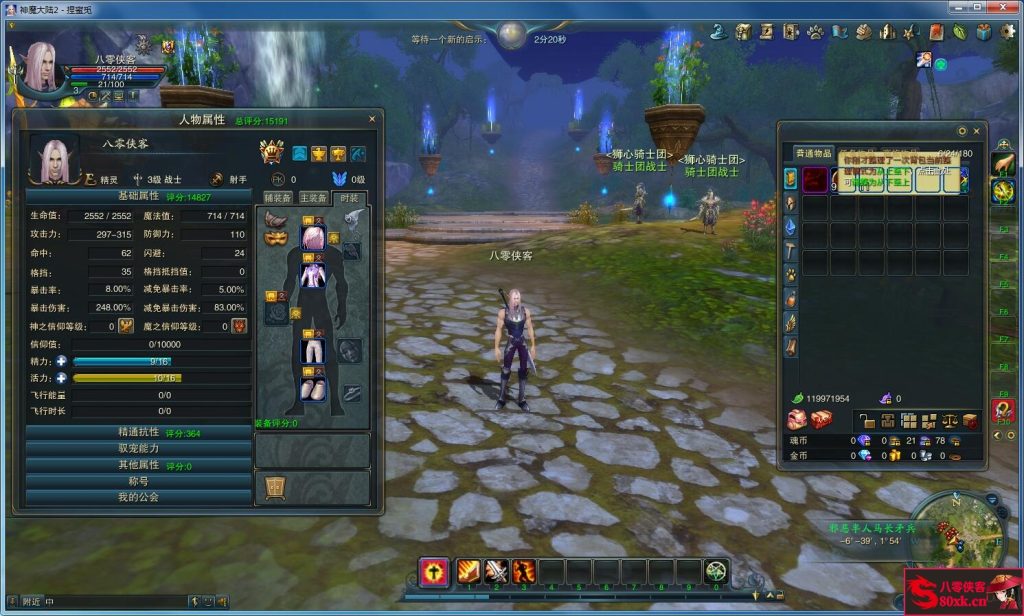Click the padlock icon in the bag toolbar
The height and width of the screenshot is (616, 1024).
tap(867, 421)
